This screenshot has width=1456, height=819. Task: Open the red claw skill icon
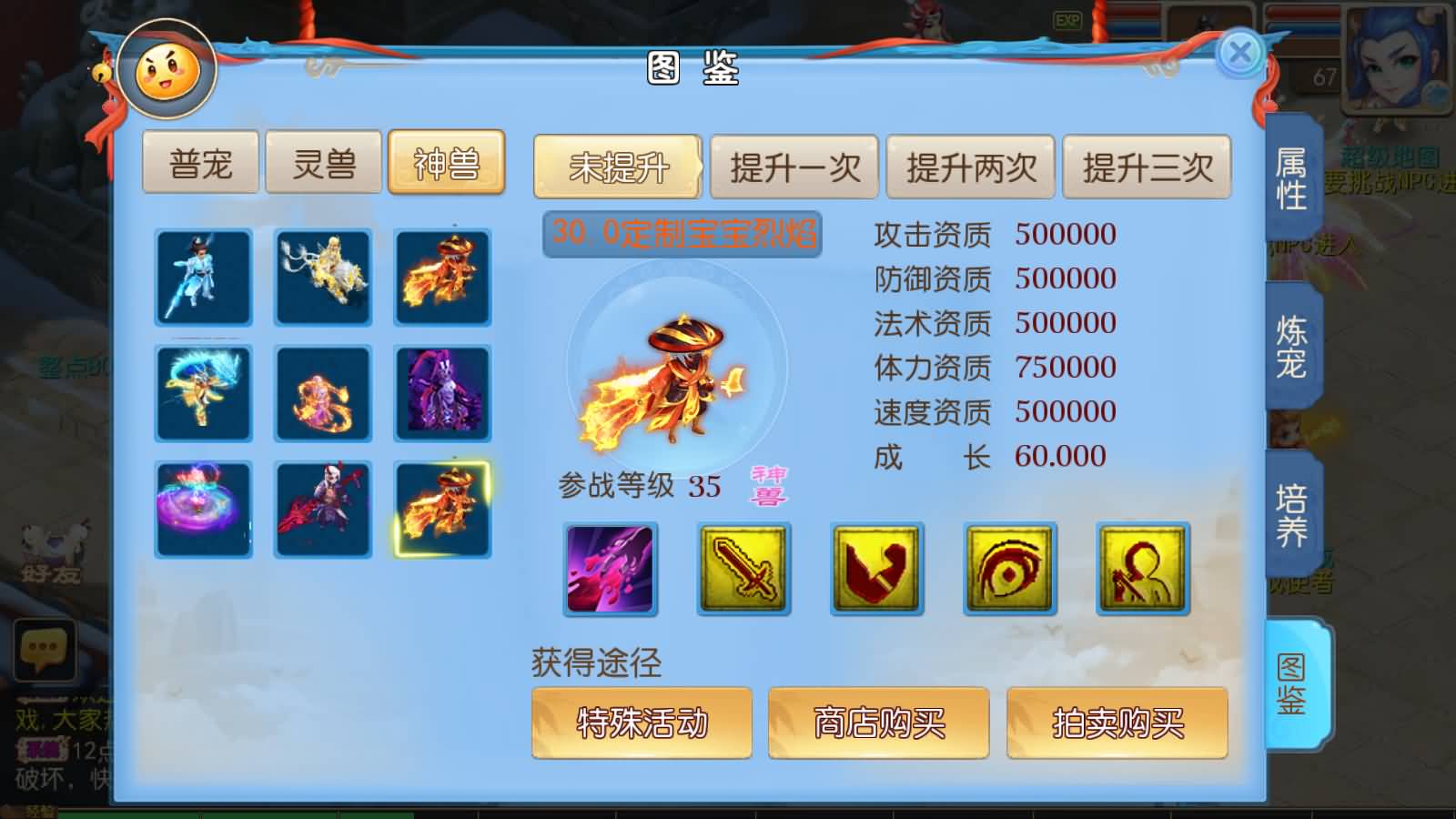(x=876, y=567)
